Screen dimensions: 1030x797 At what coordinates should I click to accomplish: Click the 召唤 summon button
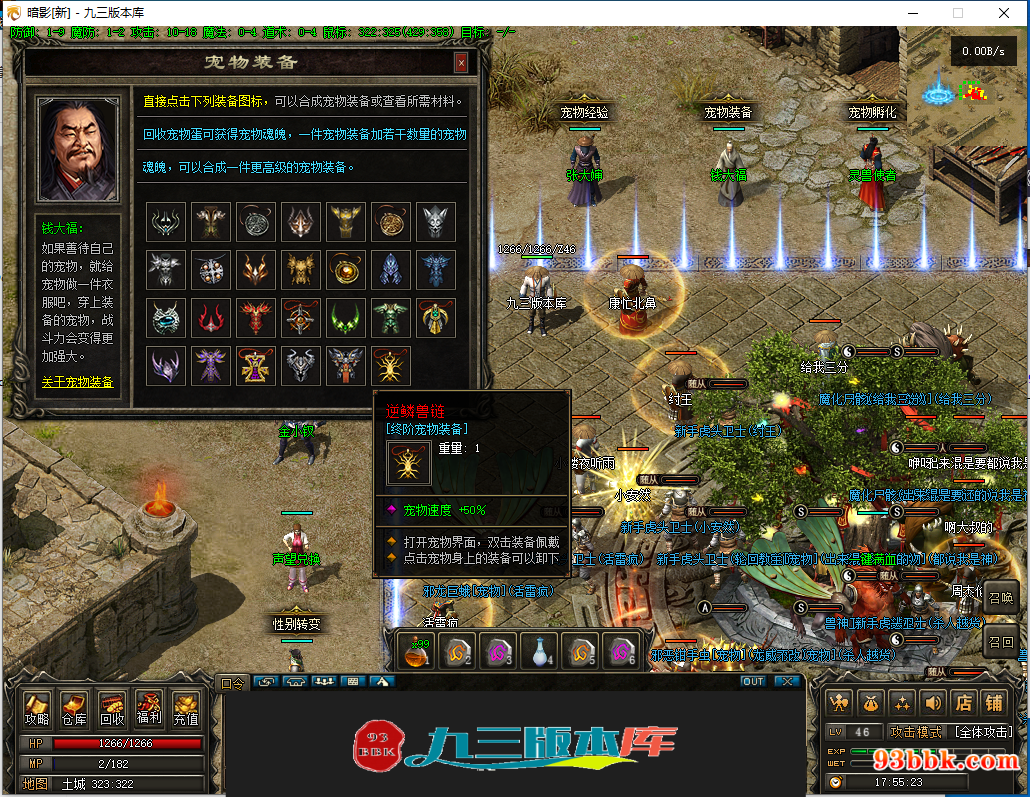point(1001,598)
